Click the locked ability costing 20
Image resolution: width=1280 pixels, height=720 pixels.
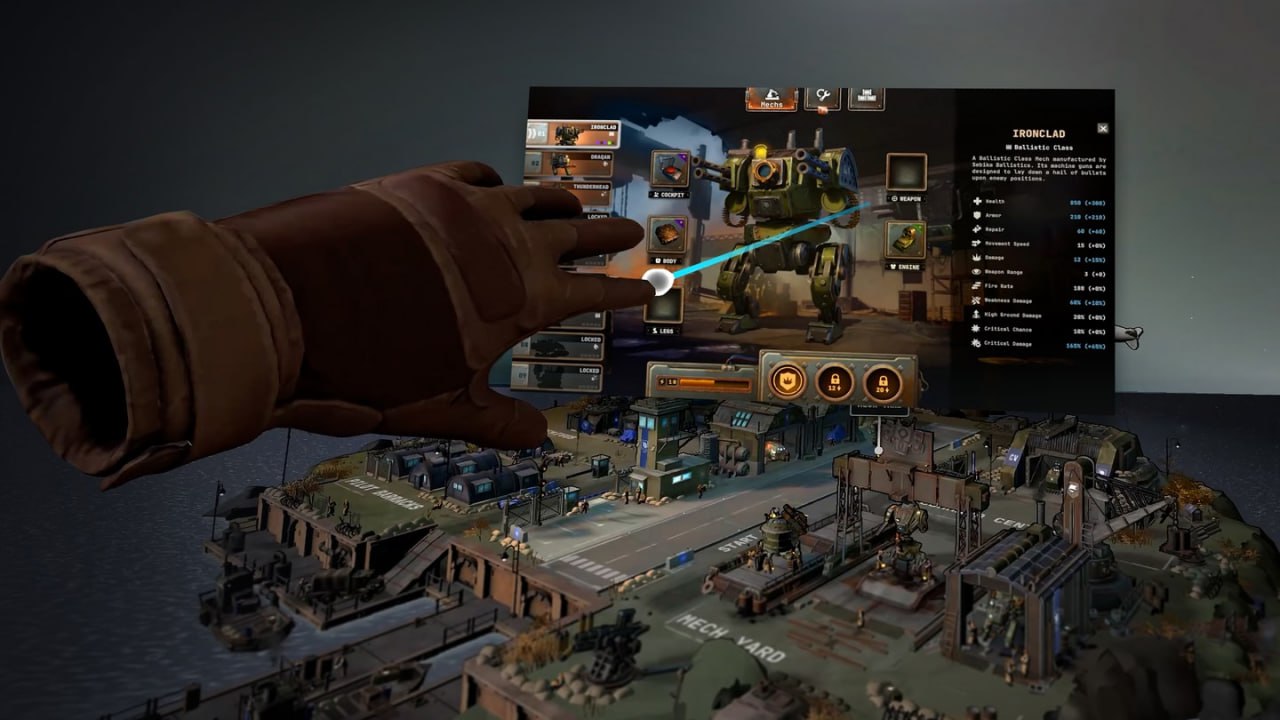pyautogui.click(x=882, y=381)
